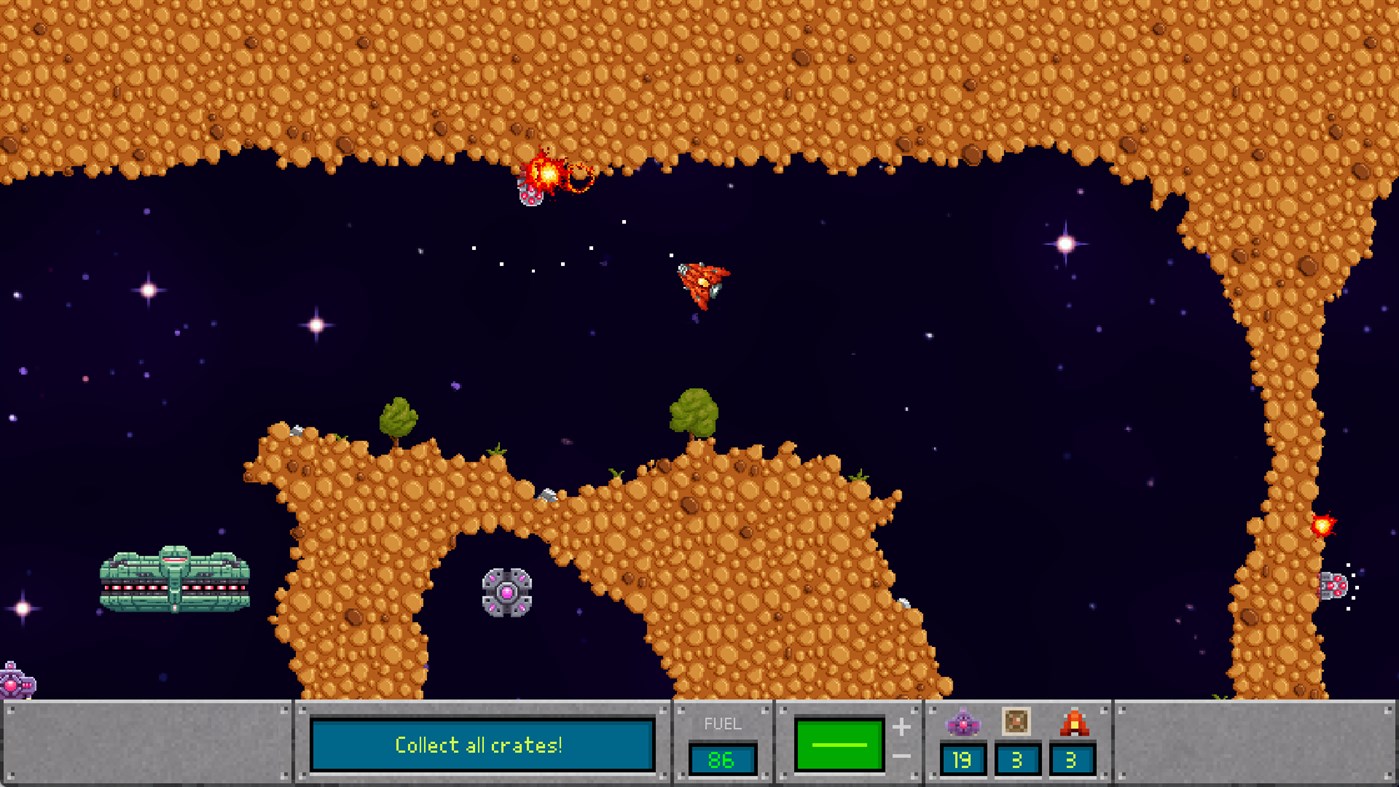
Task: Click the floating crate under the rock arch
Action: (507, 592)
